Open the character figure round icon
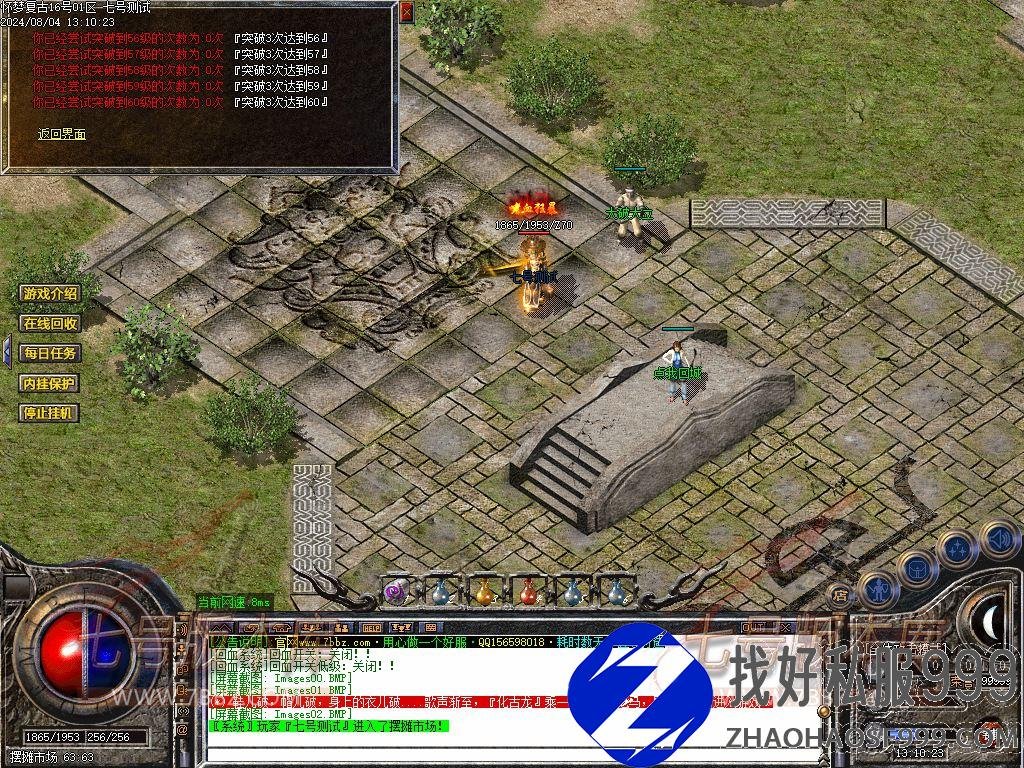Image resolution: width=1024 pixels, height=768 pixels. click(x=876, y=589)
